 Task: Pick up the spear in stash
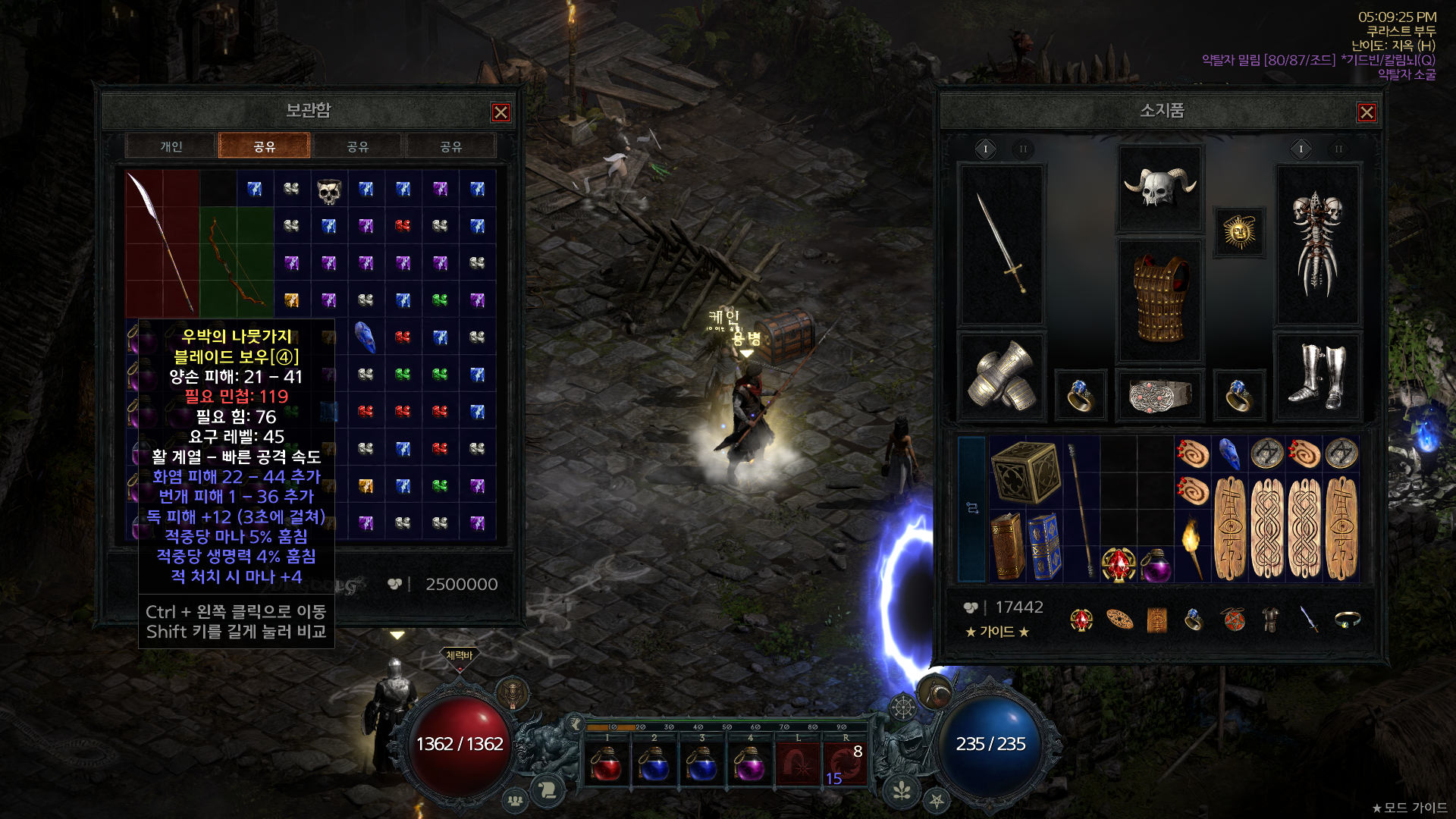click(x=162, y=243)
